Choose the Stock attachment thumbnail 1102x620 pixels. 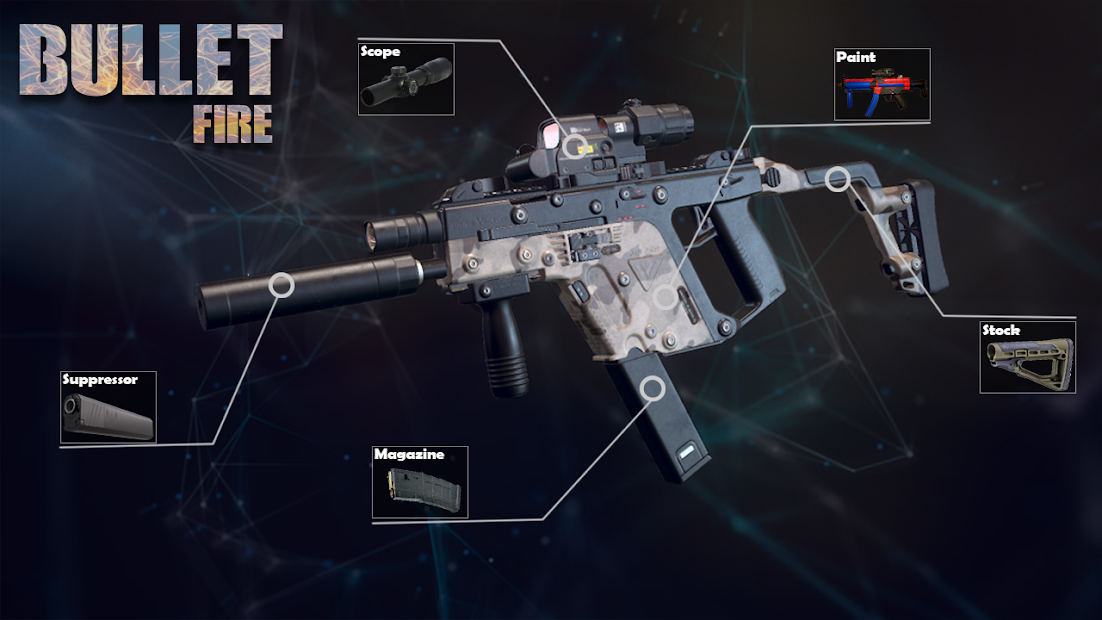pyautogui.click(x=1028, y=357)
